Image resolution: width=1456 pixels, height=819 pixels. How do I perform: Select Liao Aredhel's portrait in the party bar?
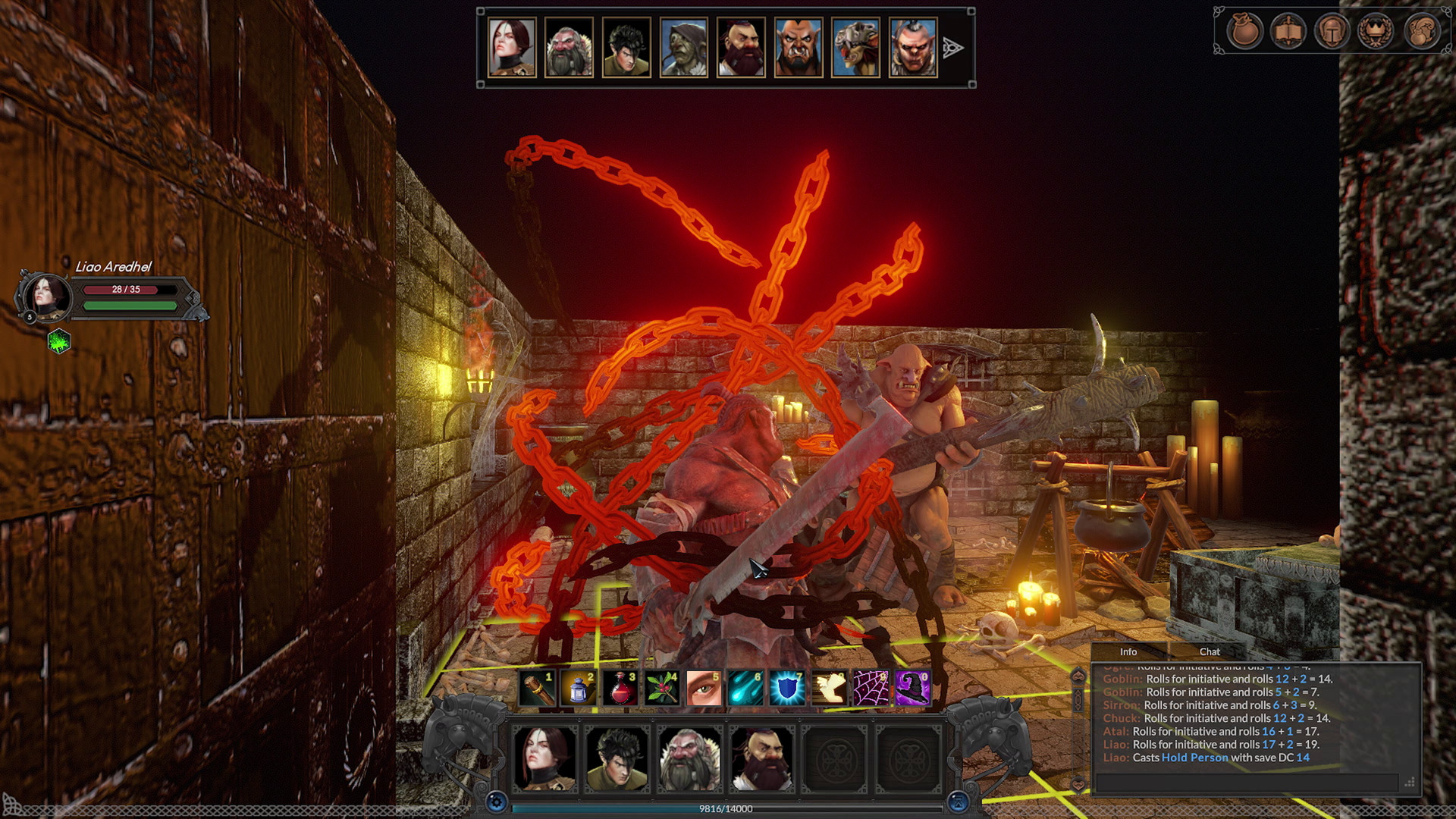(544, 760)
